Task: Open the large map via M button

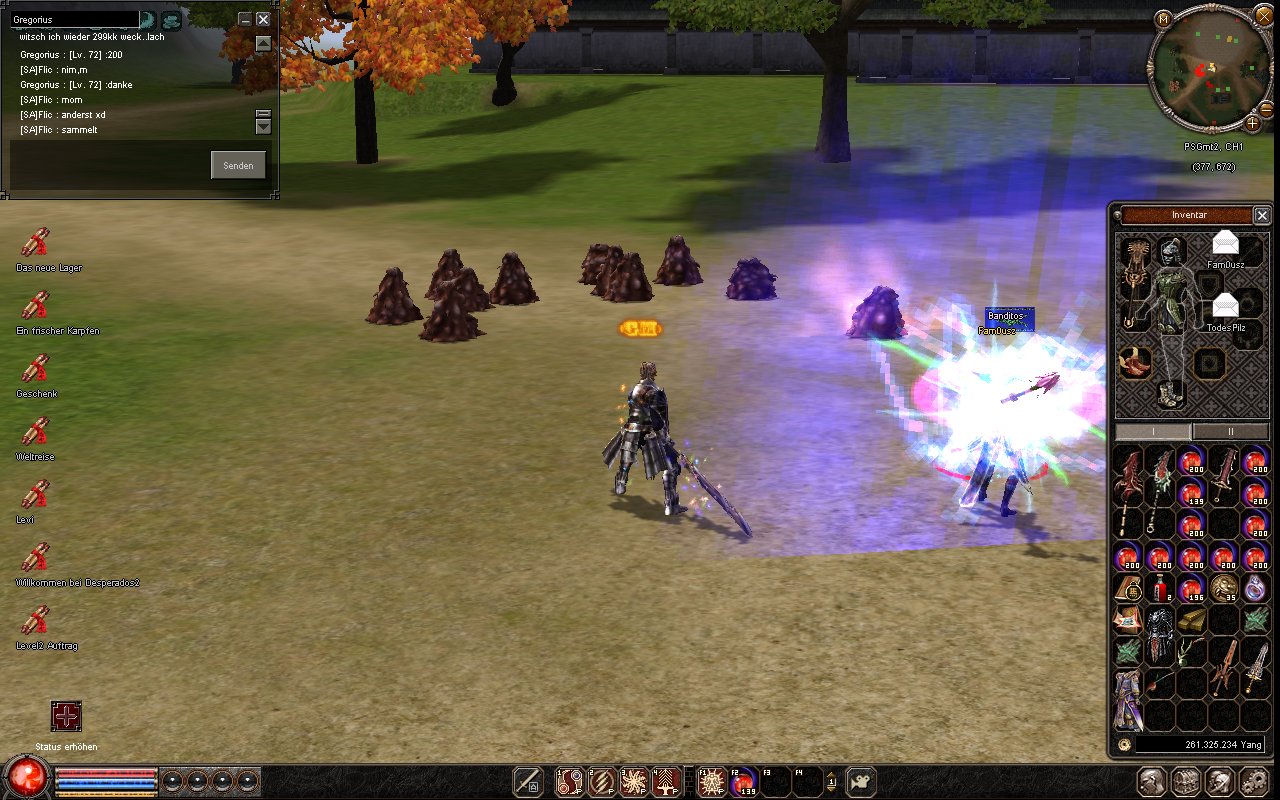Action: (x=1163, y=19)
